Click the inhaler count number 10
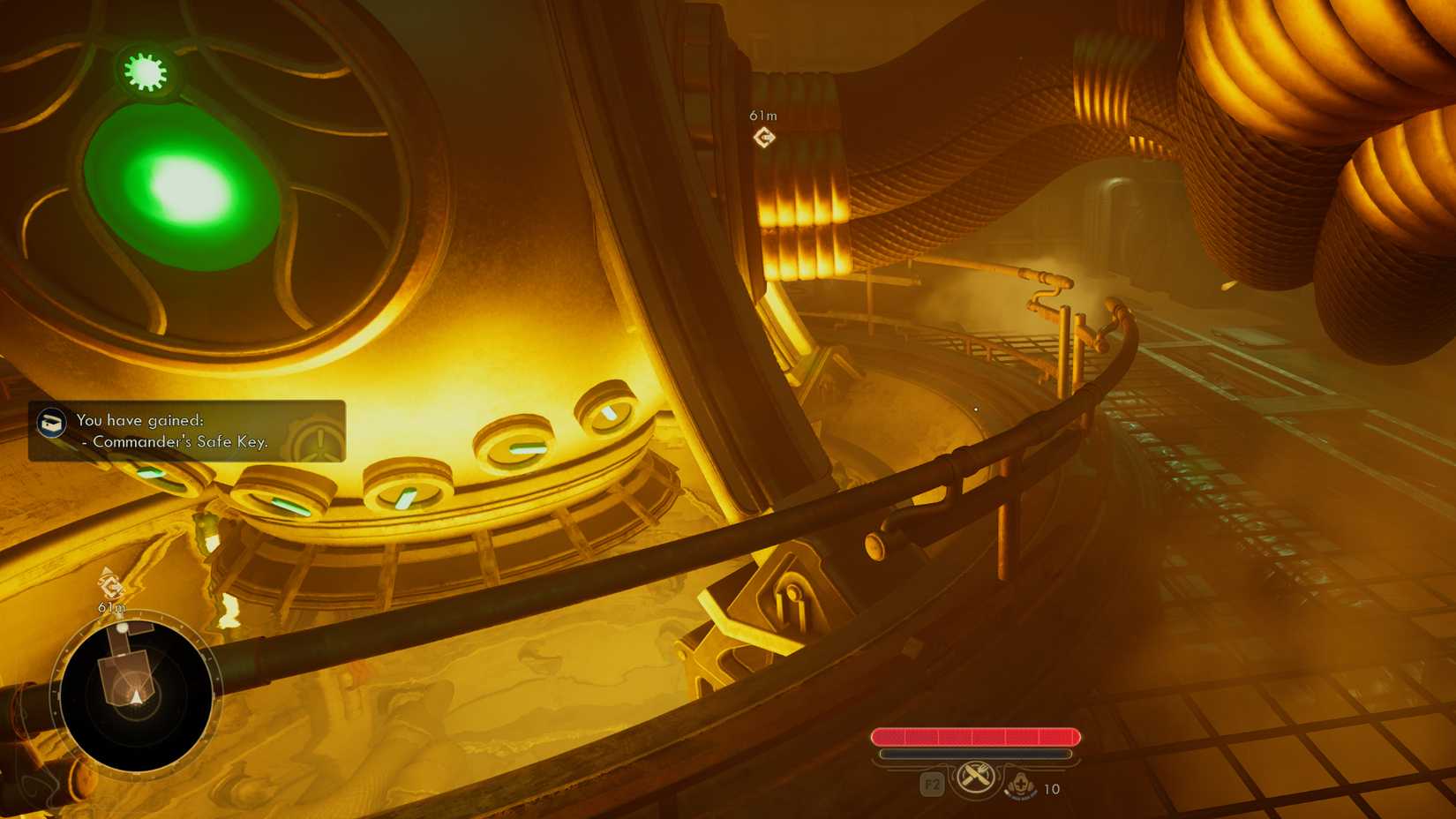This screenshot has height=819, width=1456. (x=1050, y=790)
